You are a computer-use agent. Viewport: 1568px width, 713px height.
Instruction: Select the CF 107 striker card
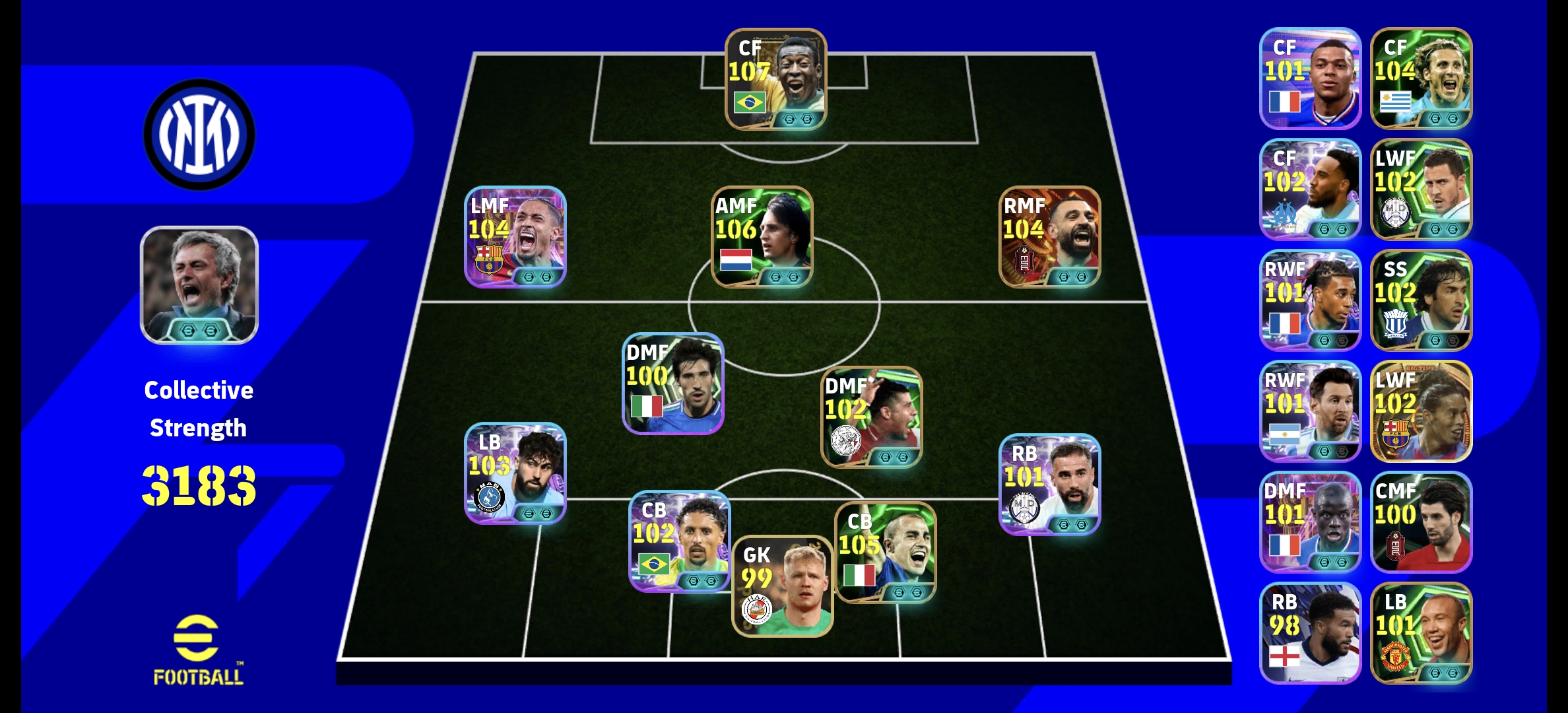click(775, 79)
